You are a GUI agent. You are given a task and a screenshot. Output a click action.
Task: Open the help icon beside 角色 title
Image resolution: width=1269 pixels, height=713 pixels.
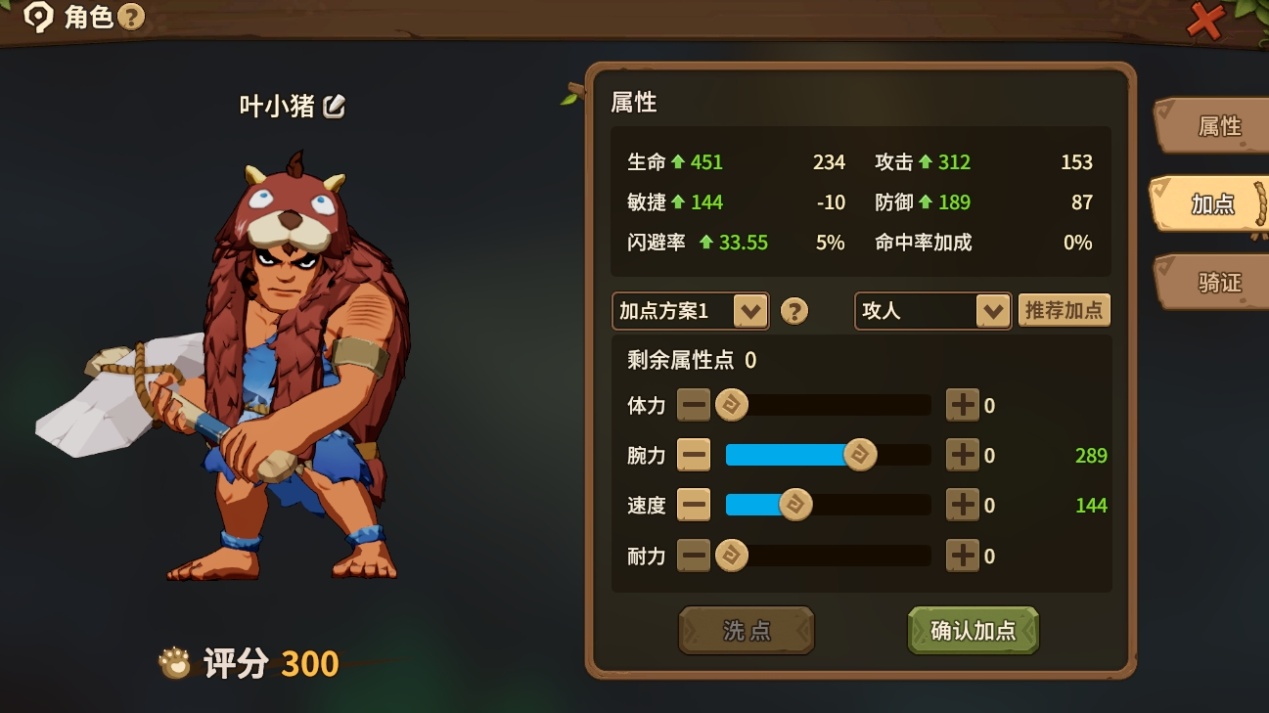click(131, 17)
